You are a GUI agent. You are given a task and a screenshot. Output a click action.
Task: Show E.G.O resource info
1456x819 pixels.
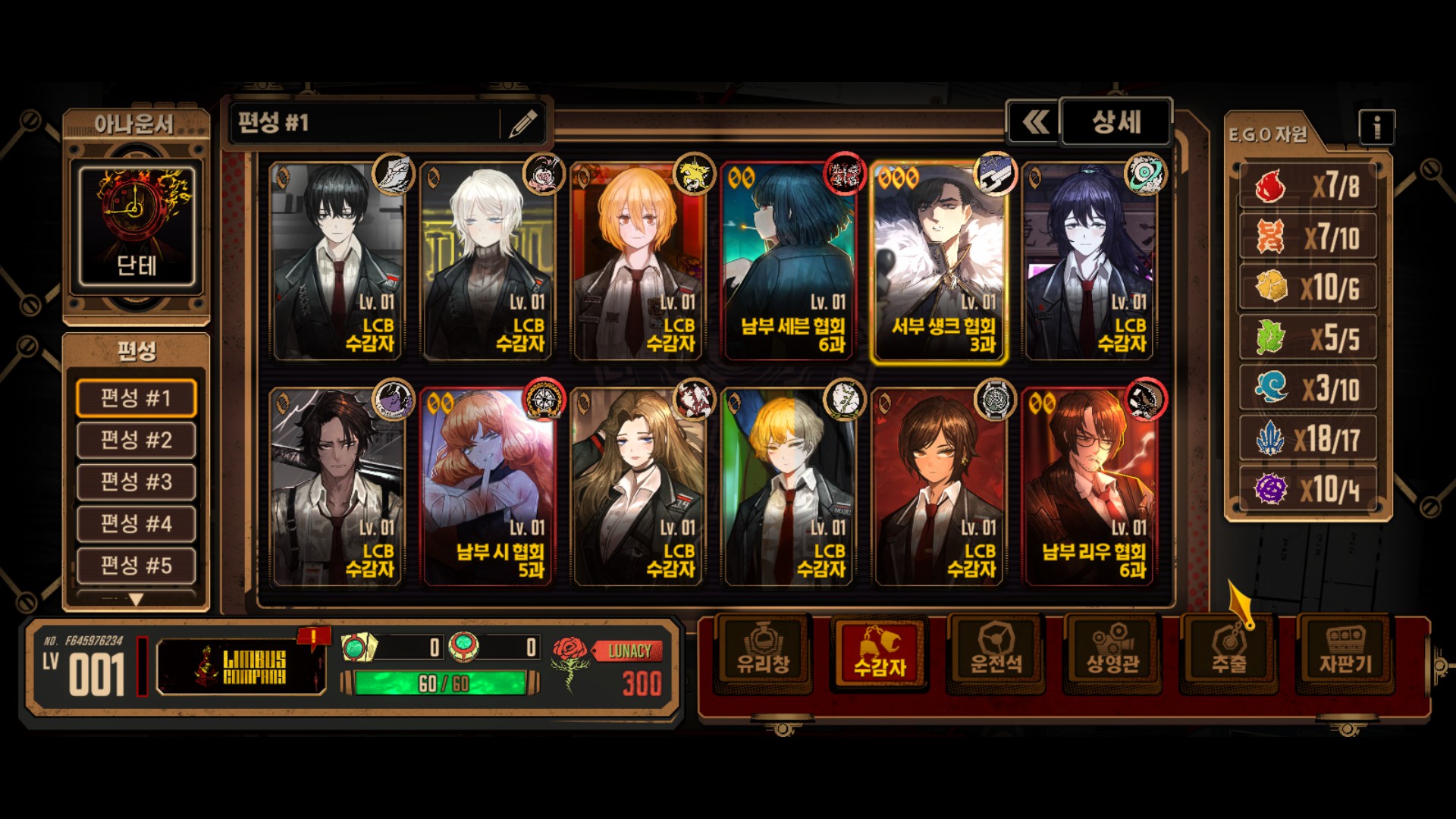(x=1376, y=127)
